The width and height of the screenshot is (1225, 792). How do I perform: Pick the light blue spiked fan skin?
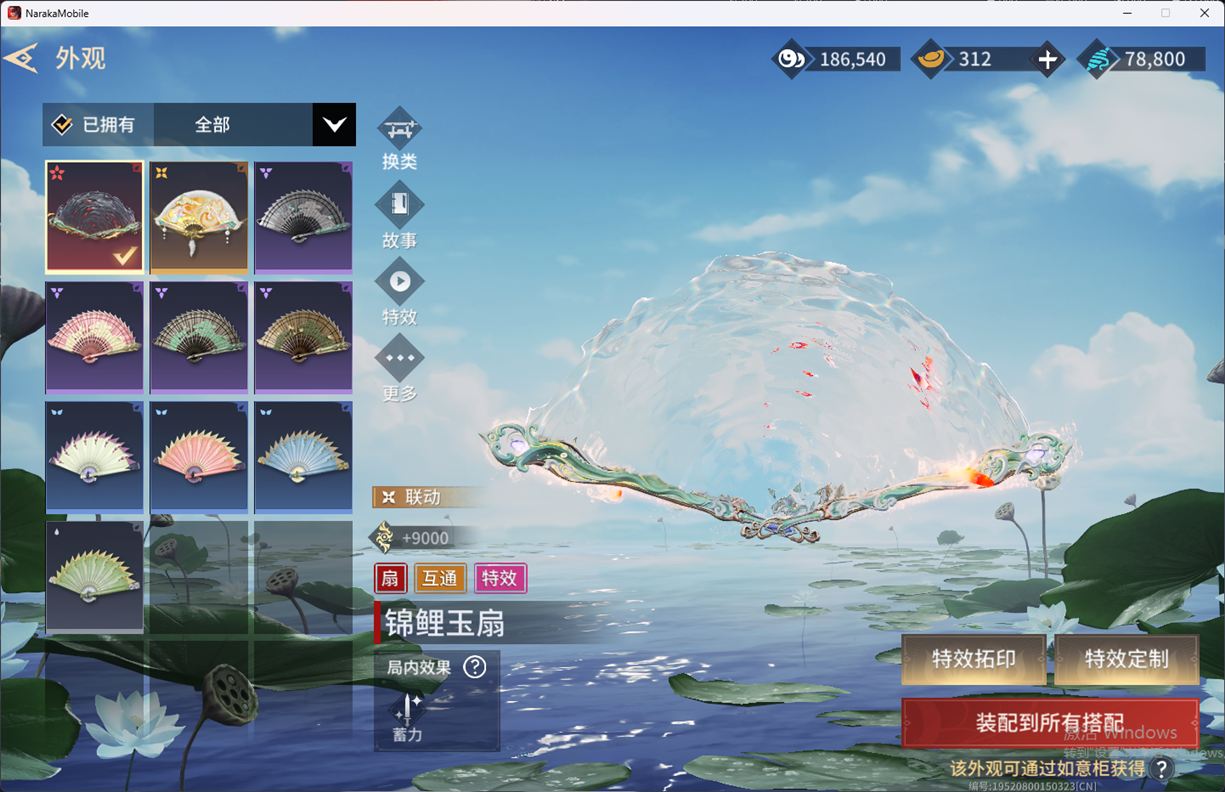click(303, 457)
